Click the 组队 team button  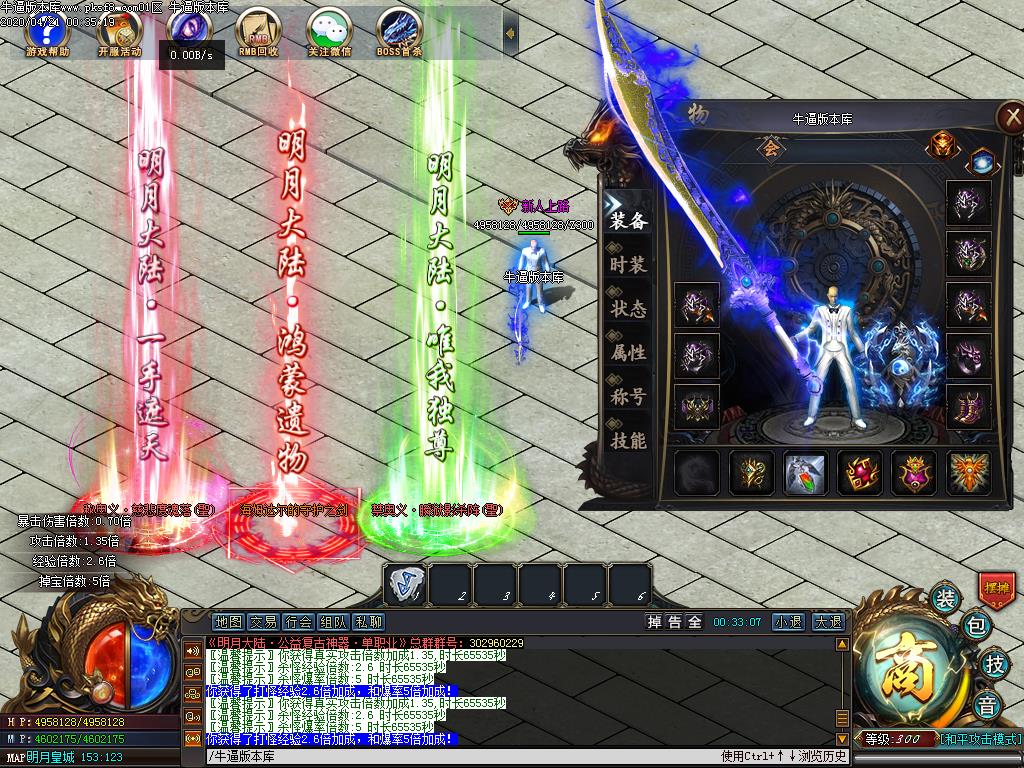333,622
